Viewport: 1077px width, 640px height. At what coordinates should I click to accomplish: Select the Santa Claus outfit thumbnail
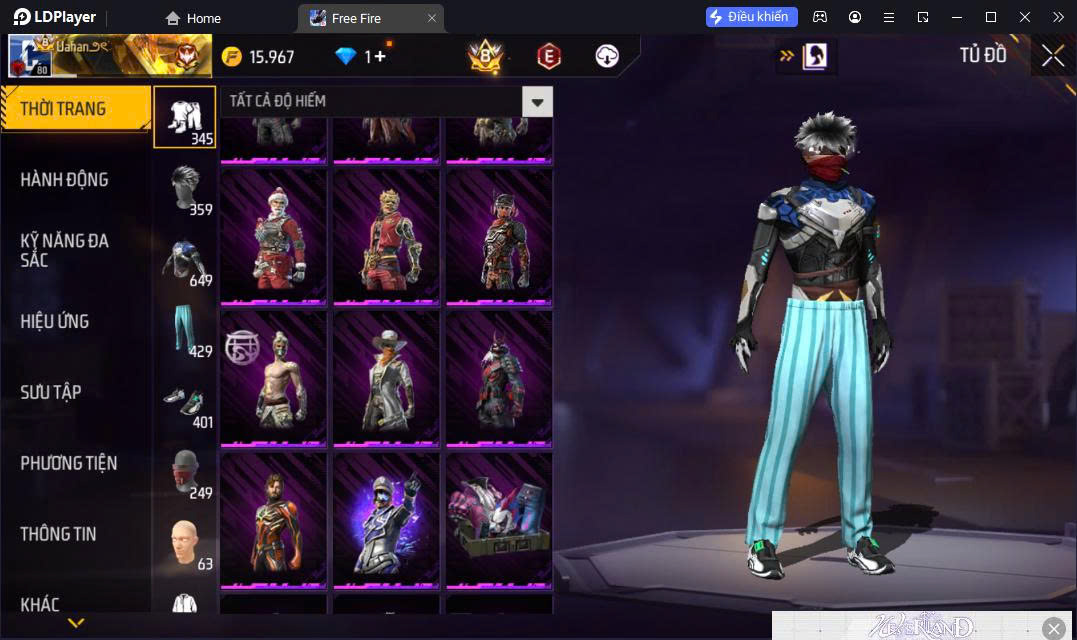pyautogui.click(x=273, y=236)
